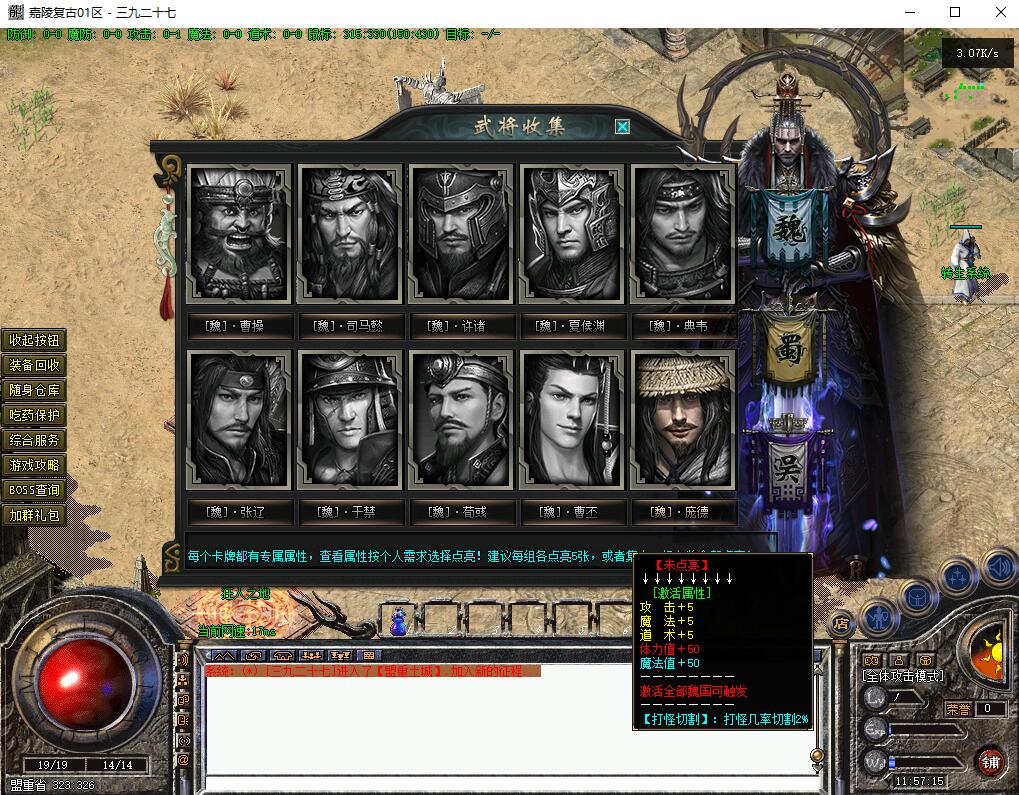Click the 收起按钮 collapse button
The height and width of the screenshot is (795, 1019).
tap(35, 340)
